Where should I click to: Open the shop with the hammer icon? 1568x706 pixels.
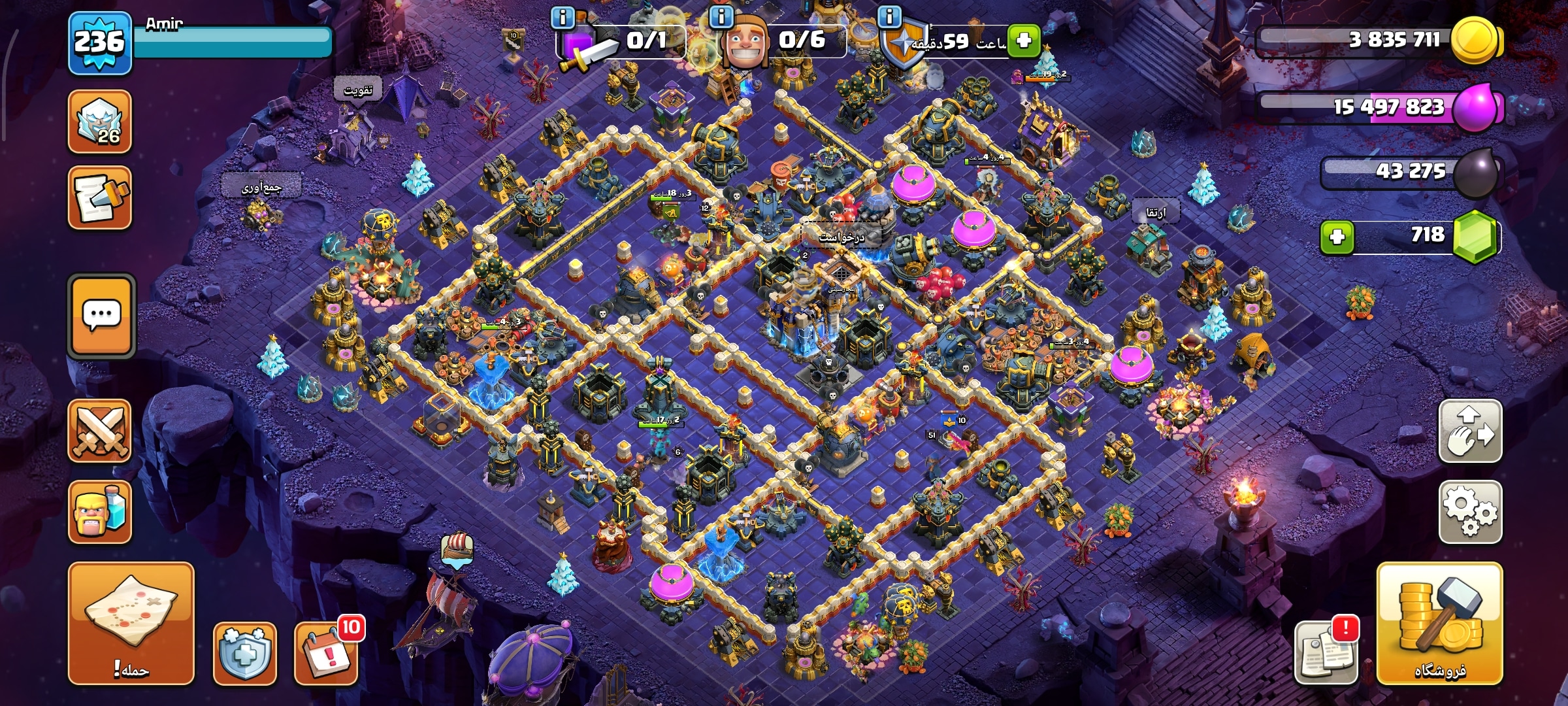1439,623
